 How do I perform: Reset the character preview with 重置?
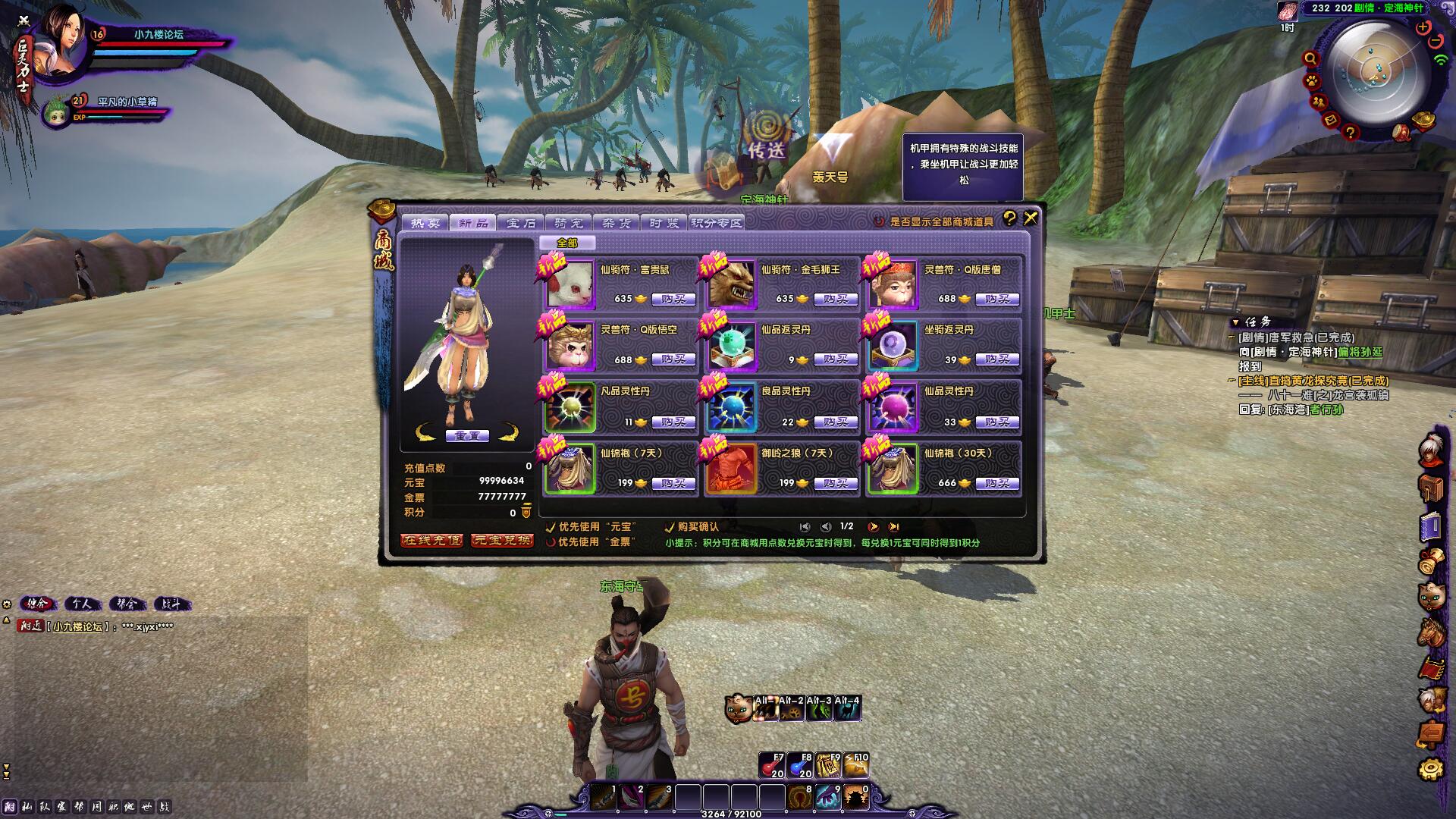point(467,436)
